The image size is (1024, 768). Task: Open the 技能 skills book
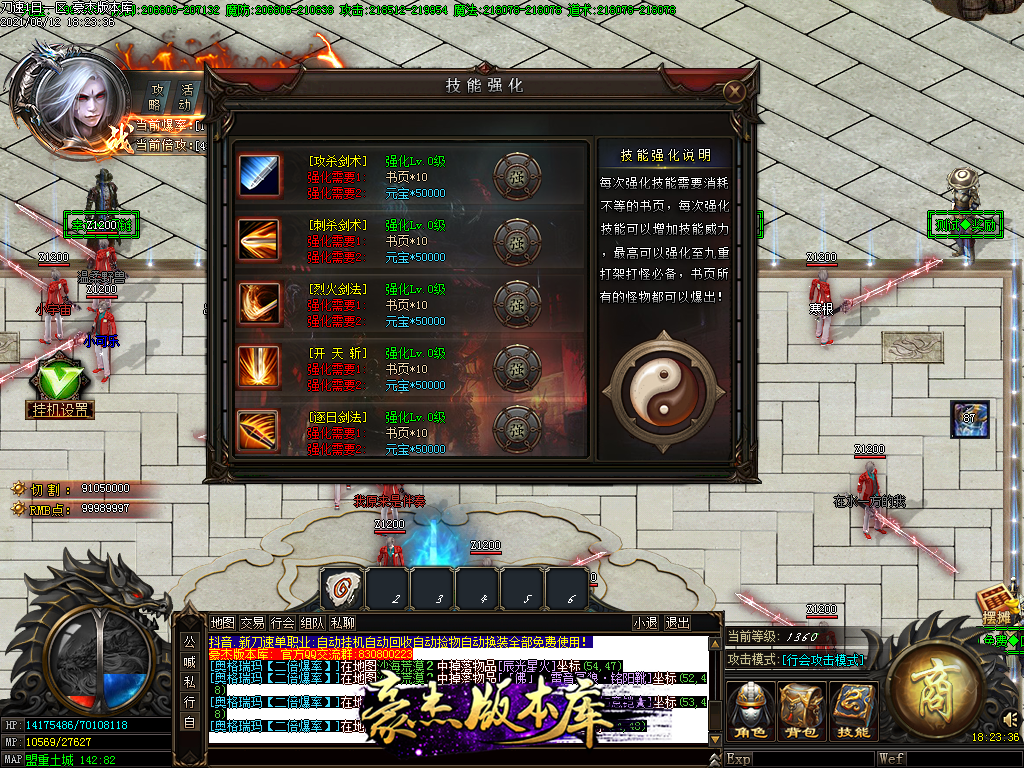click(853, 710)
